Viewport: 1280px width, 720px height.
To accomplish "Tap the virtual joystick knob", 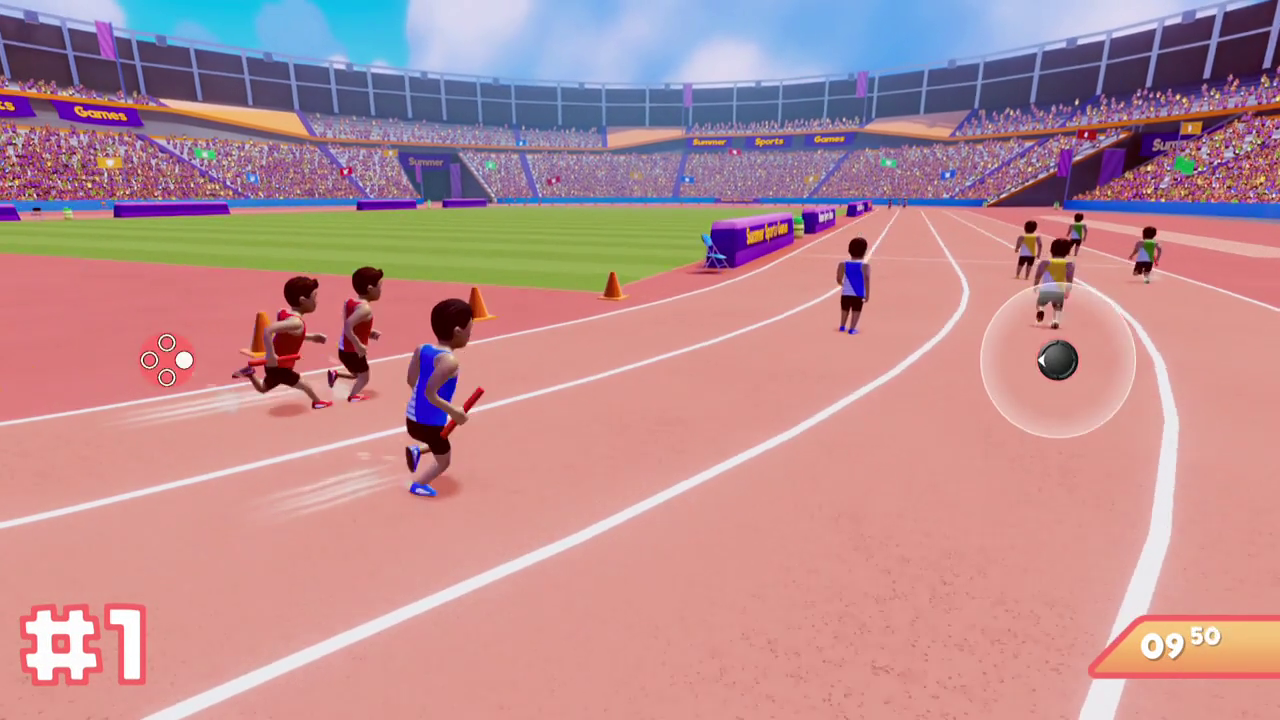I will [1057, 362].
